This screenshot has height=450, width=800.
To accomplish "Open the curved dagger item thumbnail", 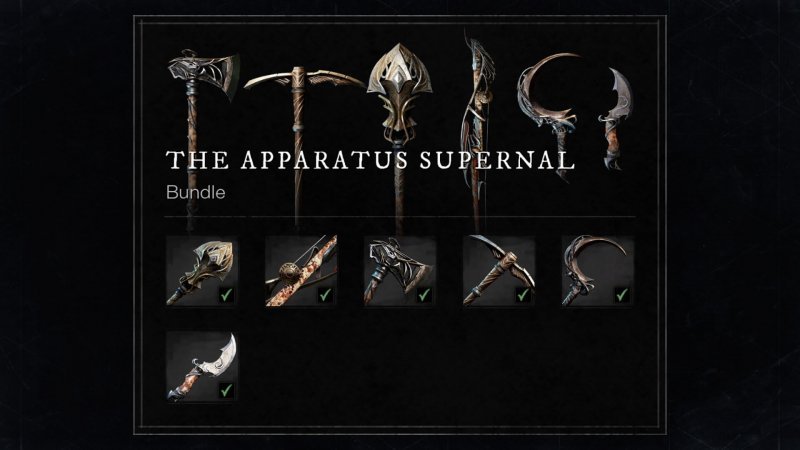I will [x=202, y=367].
